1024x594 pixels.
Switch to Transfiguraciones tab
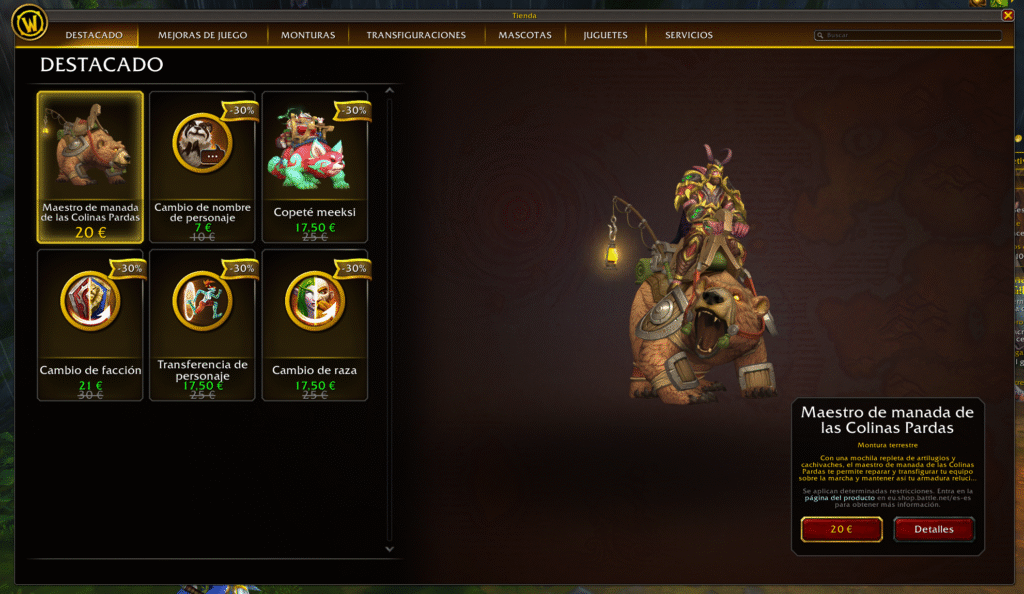[416, 35]
